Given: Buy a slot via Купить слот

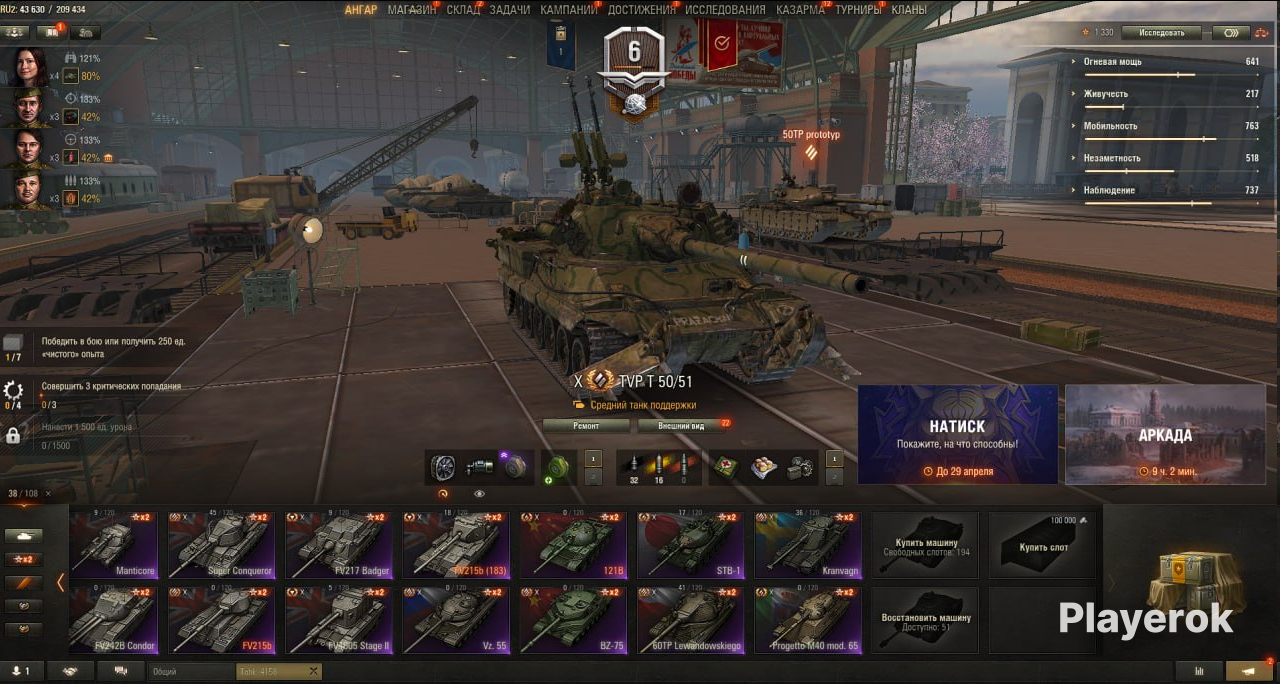Looking at the screenshot, I should (1043, 545).
